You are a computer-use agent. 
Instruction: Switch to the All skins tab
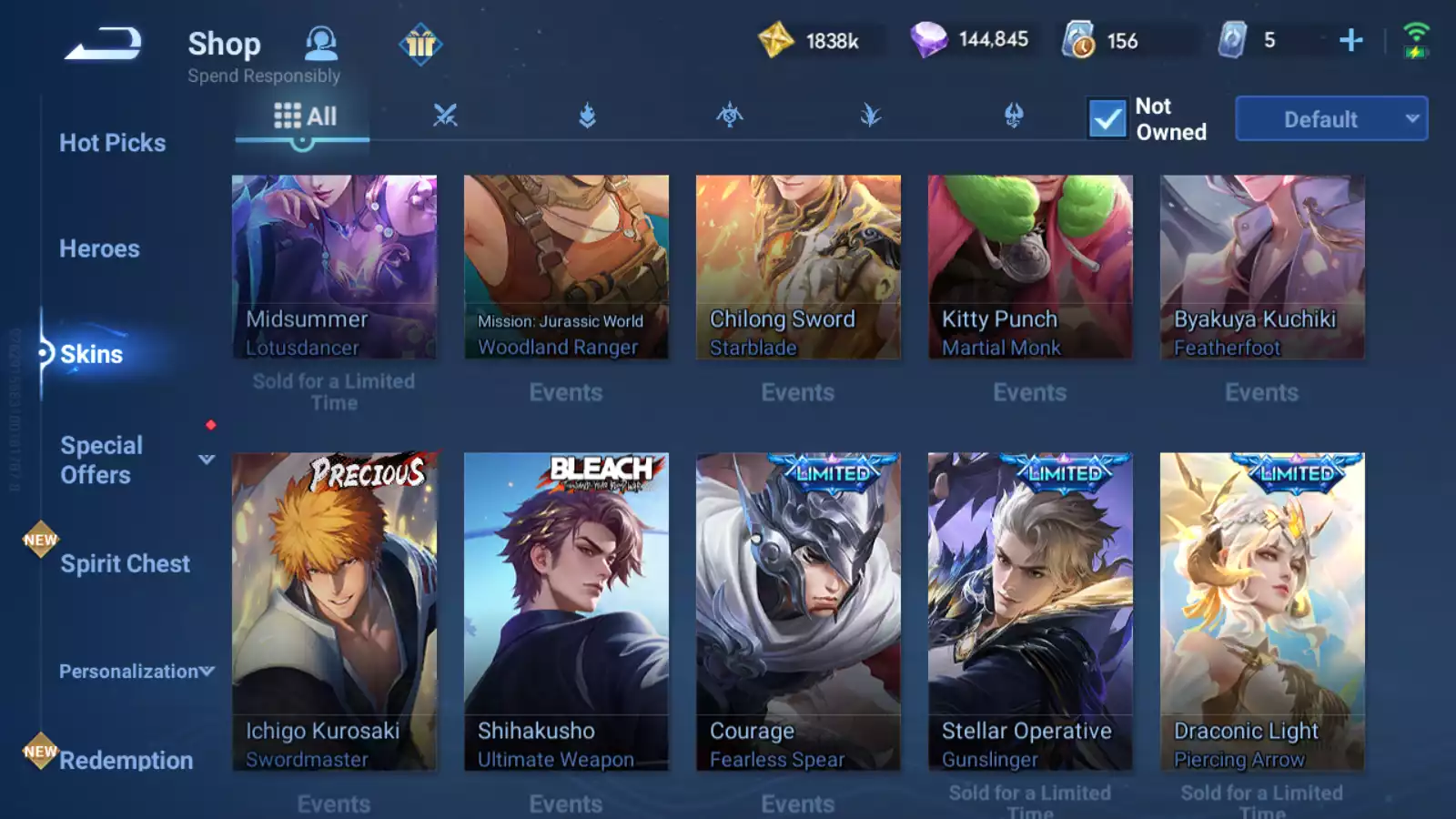point(305,116)
